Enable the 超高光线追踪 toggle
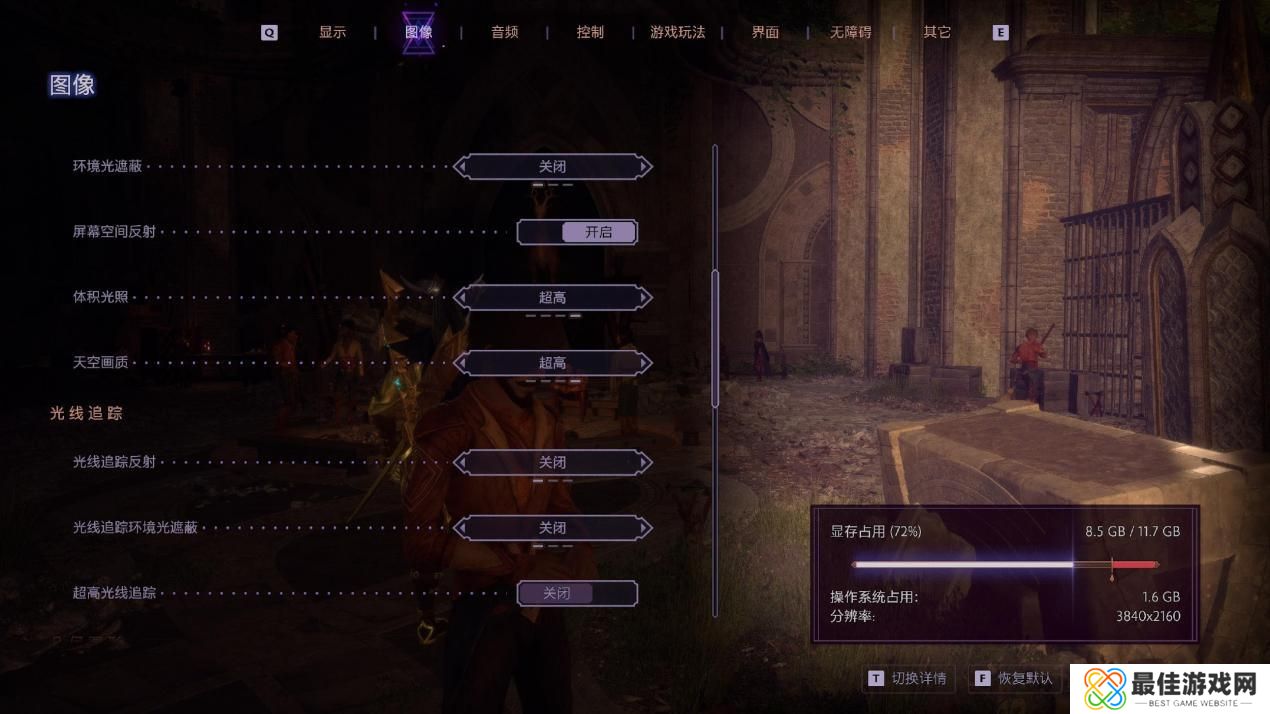1270x714 pixels. tap(577, 593)
